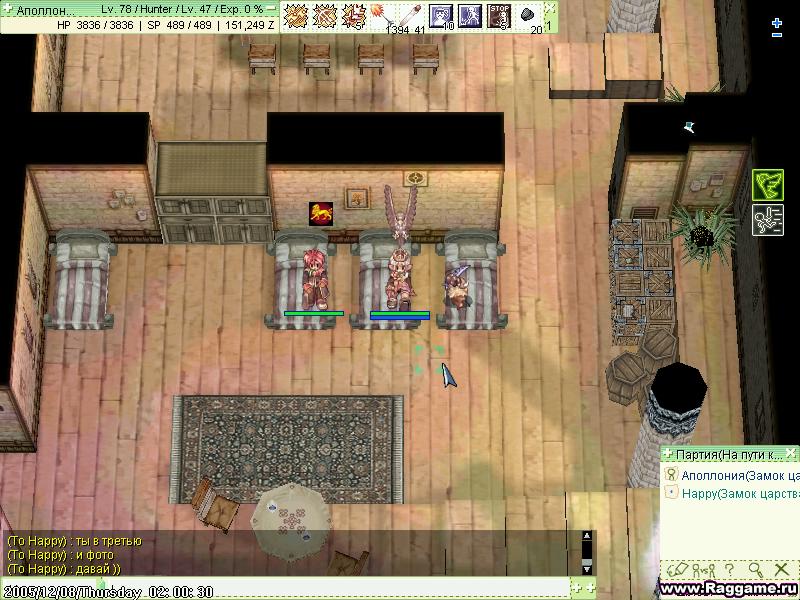The image size is (800, 600).
Task: Click the party magnifying glass button
Action: coord(755,570)
